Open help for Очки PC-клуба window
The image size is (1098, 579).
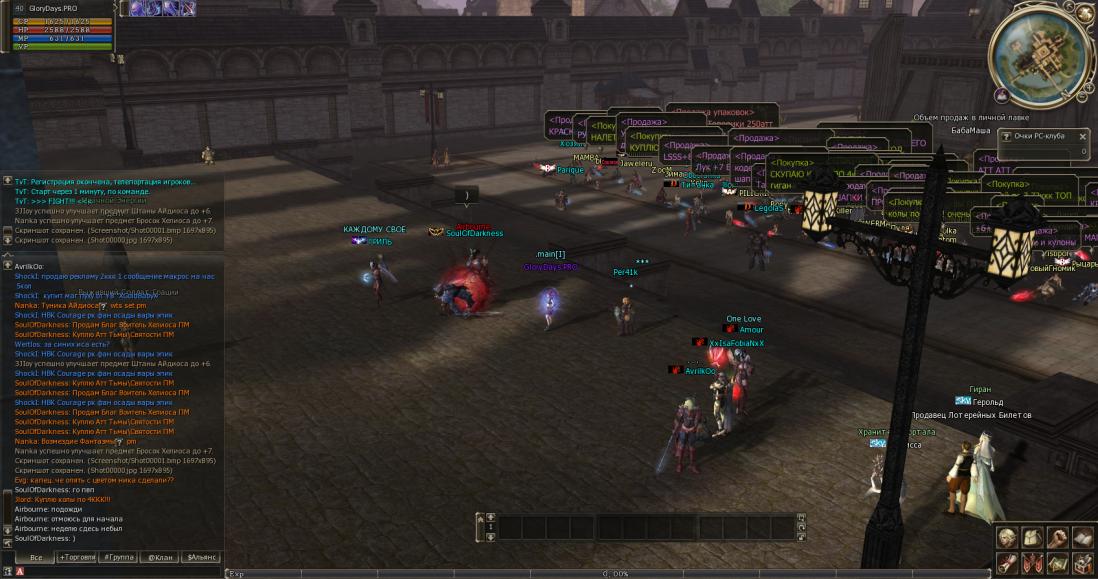click(1006, 135)
